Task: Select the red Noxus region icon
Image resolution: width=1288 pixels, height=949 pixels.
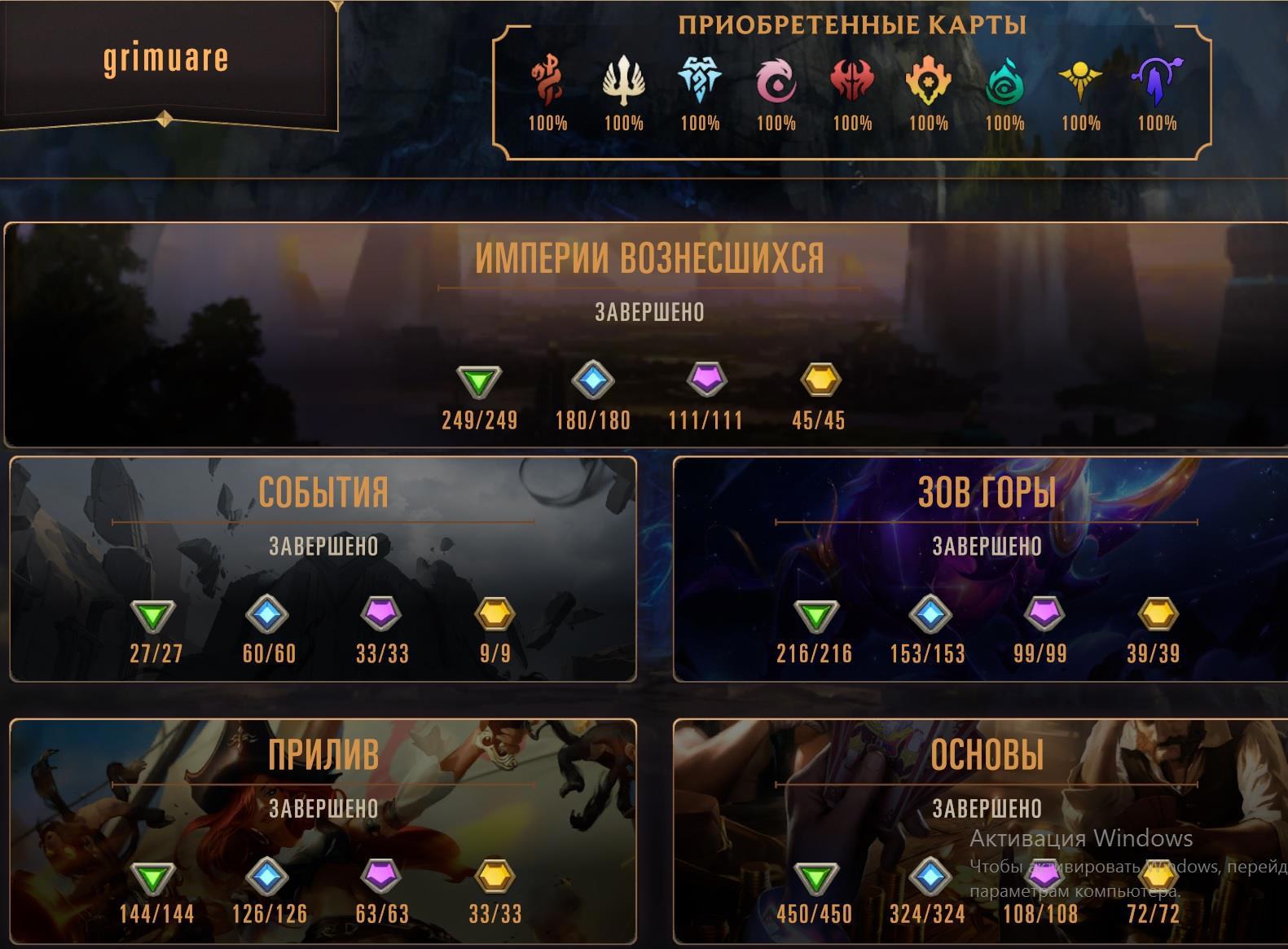Action: (x=852, y=81)
